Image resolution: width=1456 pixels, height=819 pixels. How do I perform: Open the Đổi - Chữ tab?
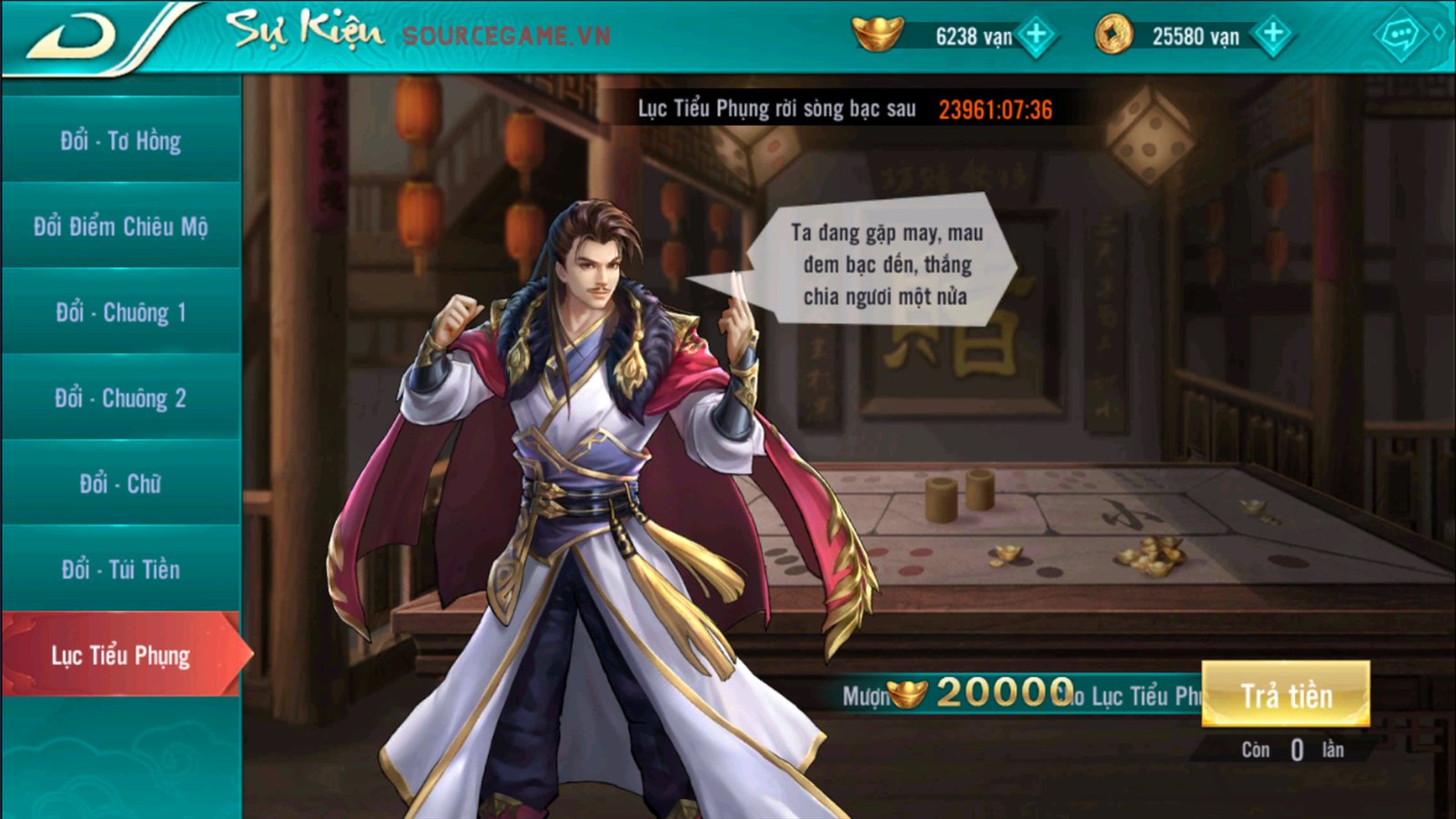tap(121, 483)
